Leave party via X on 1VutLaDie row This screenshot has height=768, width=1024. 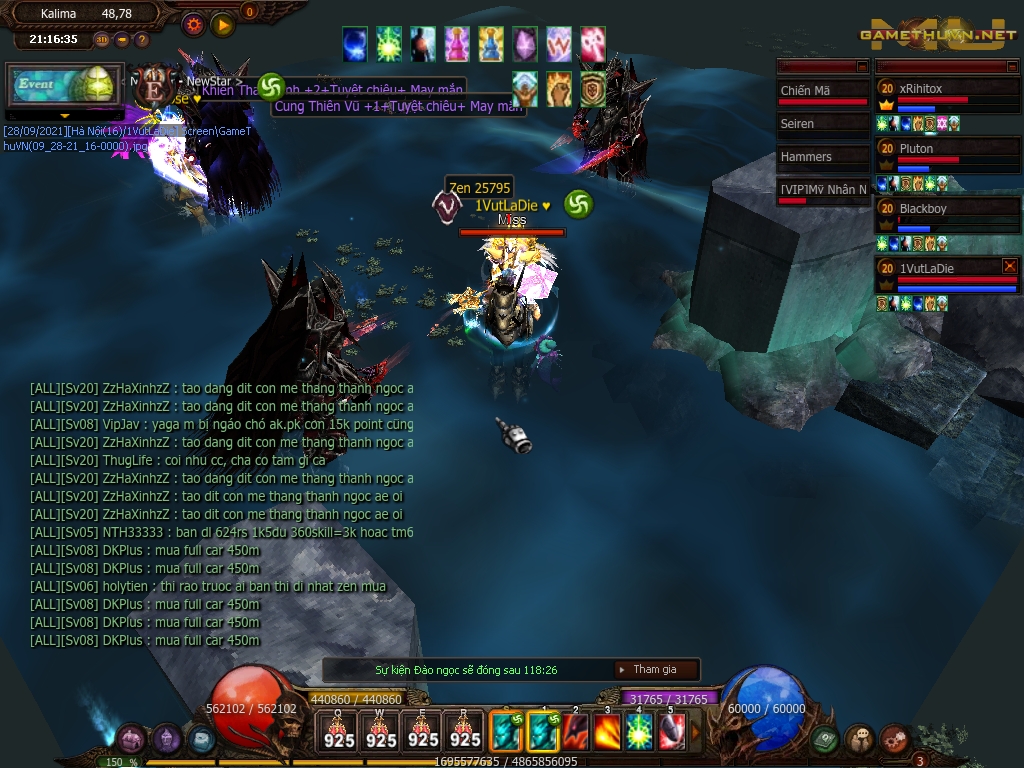coord(1009,266)
